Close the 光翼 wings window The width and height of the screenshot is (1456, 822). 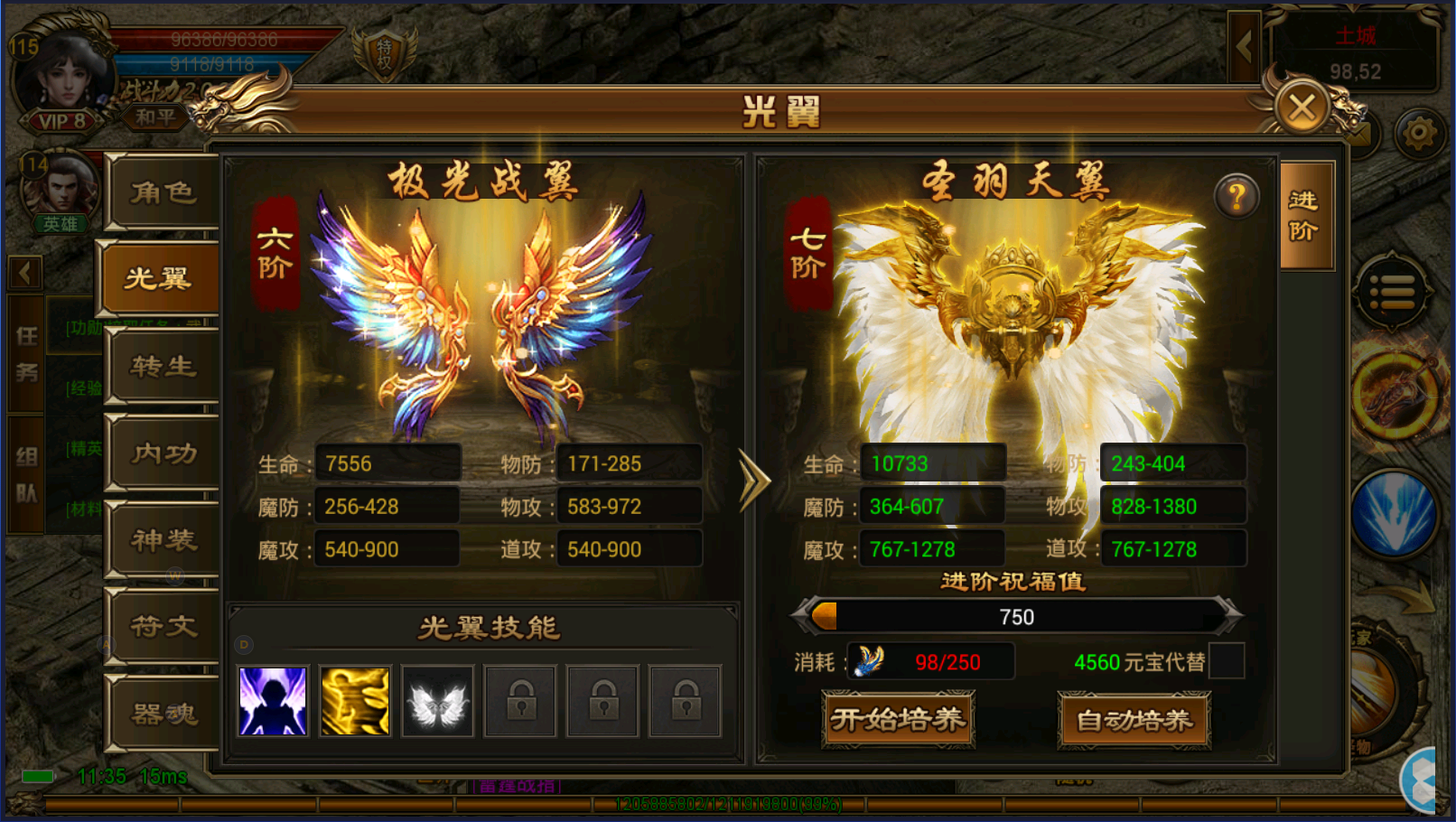tap(1302, 109)
